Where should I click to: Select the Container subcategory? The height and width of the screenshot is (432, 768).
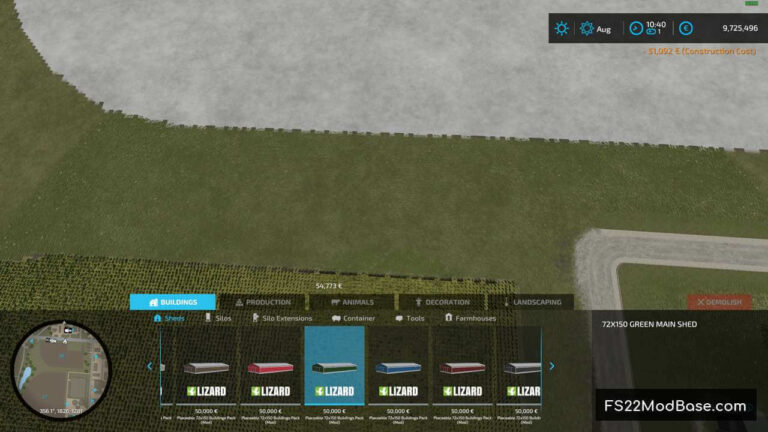pos(353,319)
